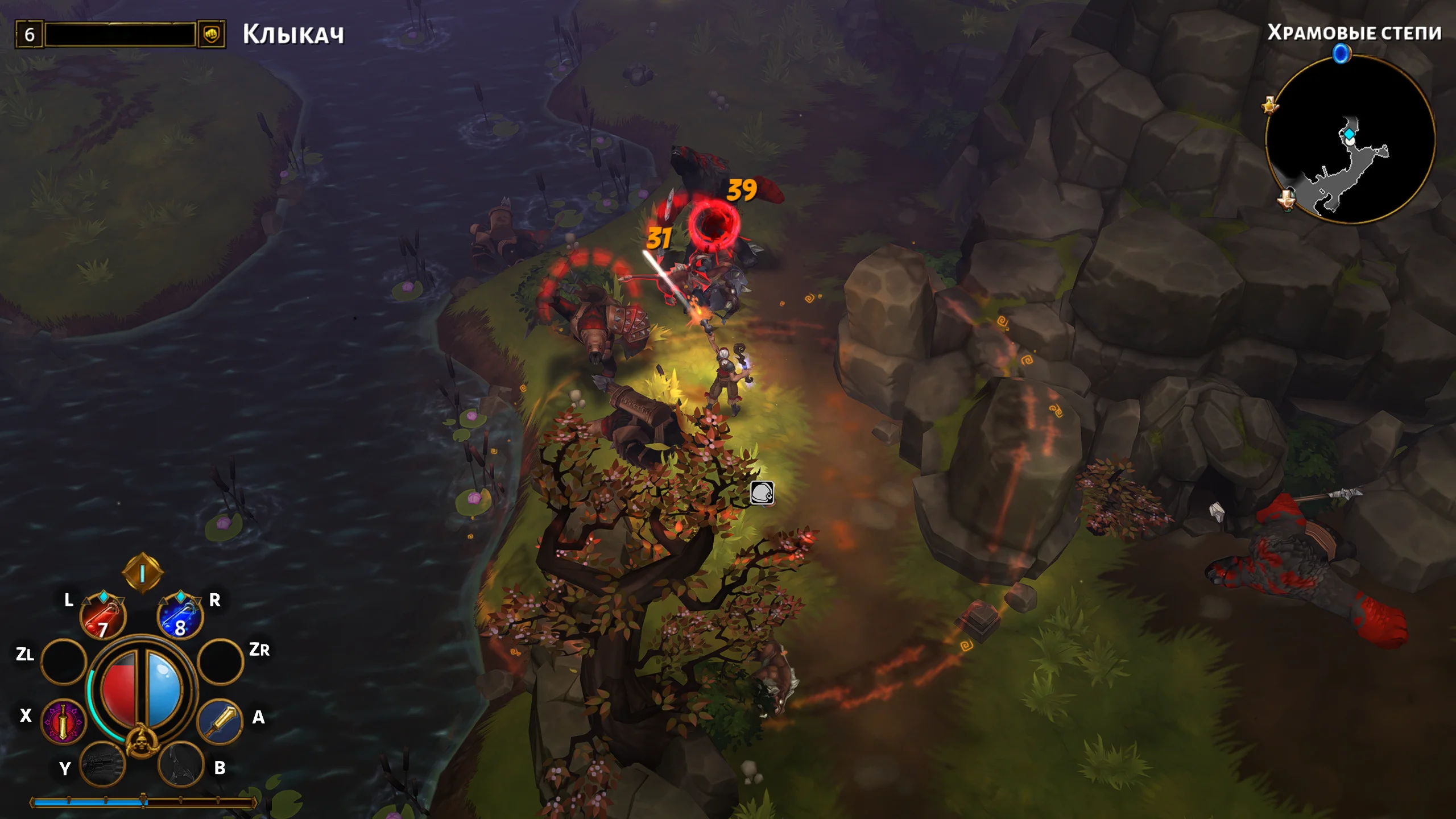Select the greyed-out curved blade skill slot
1456x819 pixels.
(180, 764)
